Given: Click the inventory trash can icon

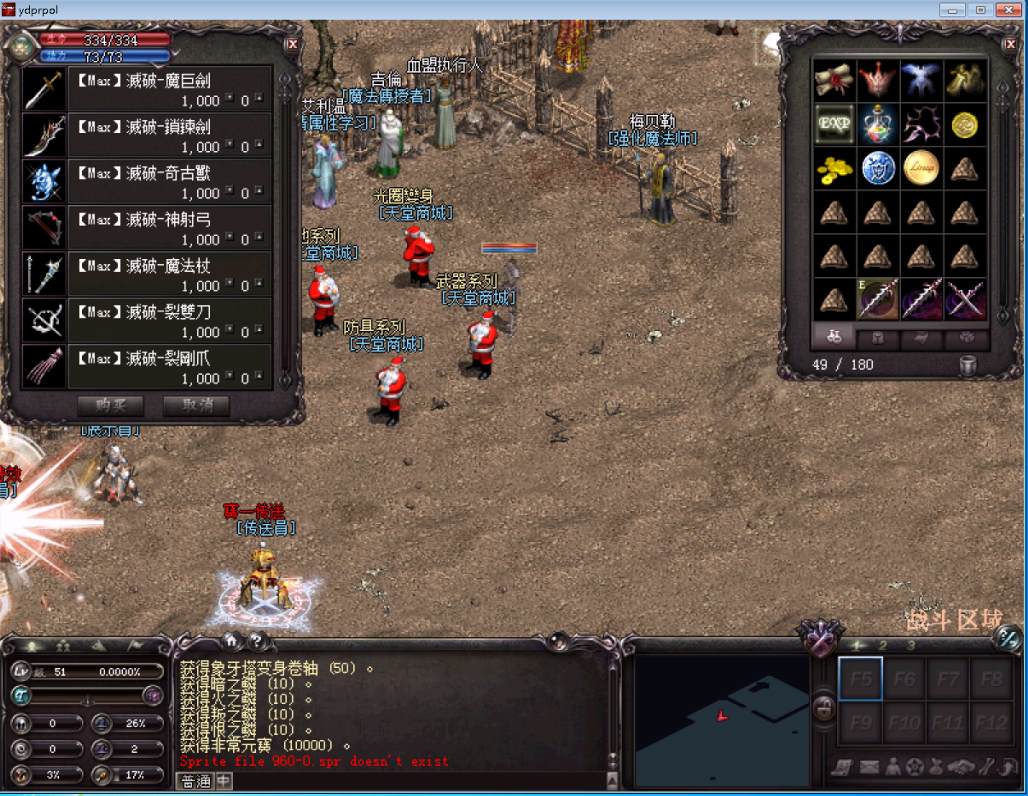Looking at the screenshot, I should click(x=967, y=365).
